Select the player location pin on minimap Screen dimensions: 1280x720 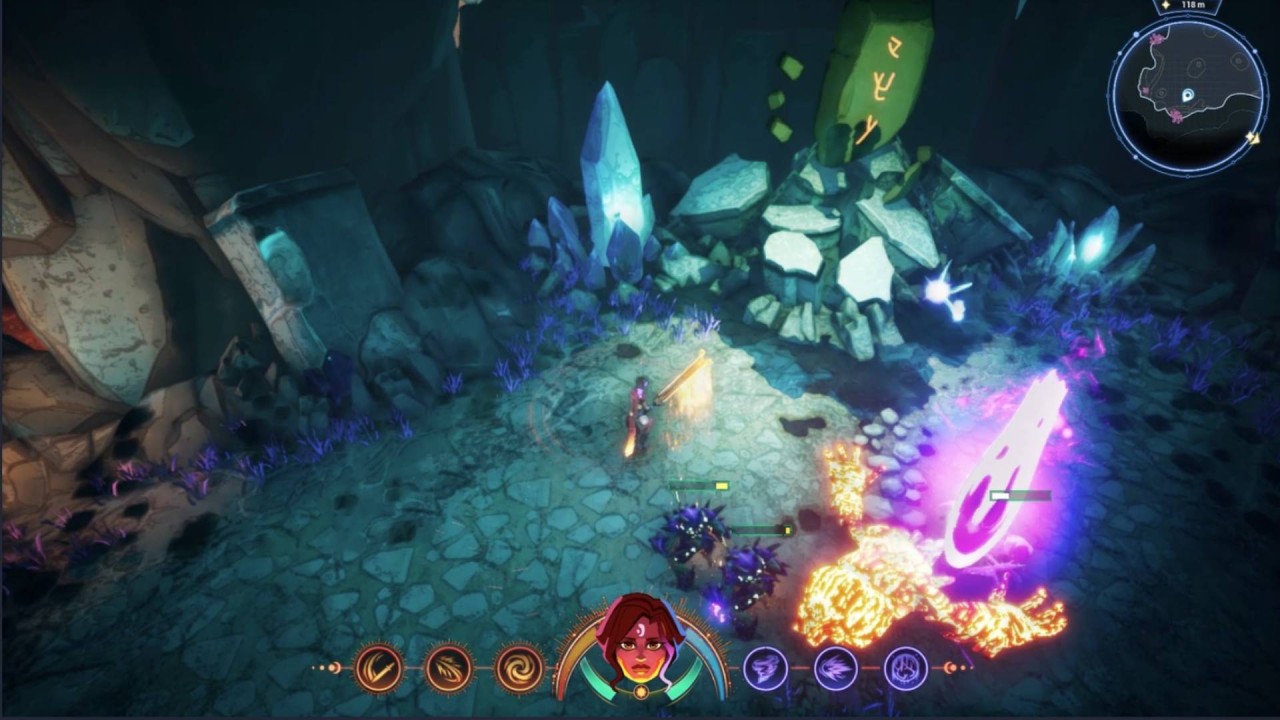pos(1188,95)
